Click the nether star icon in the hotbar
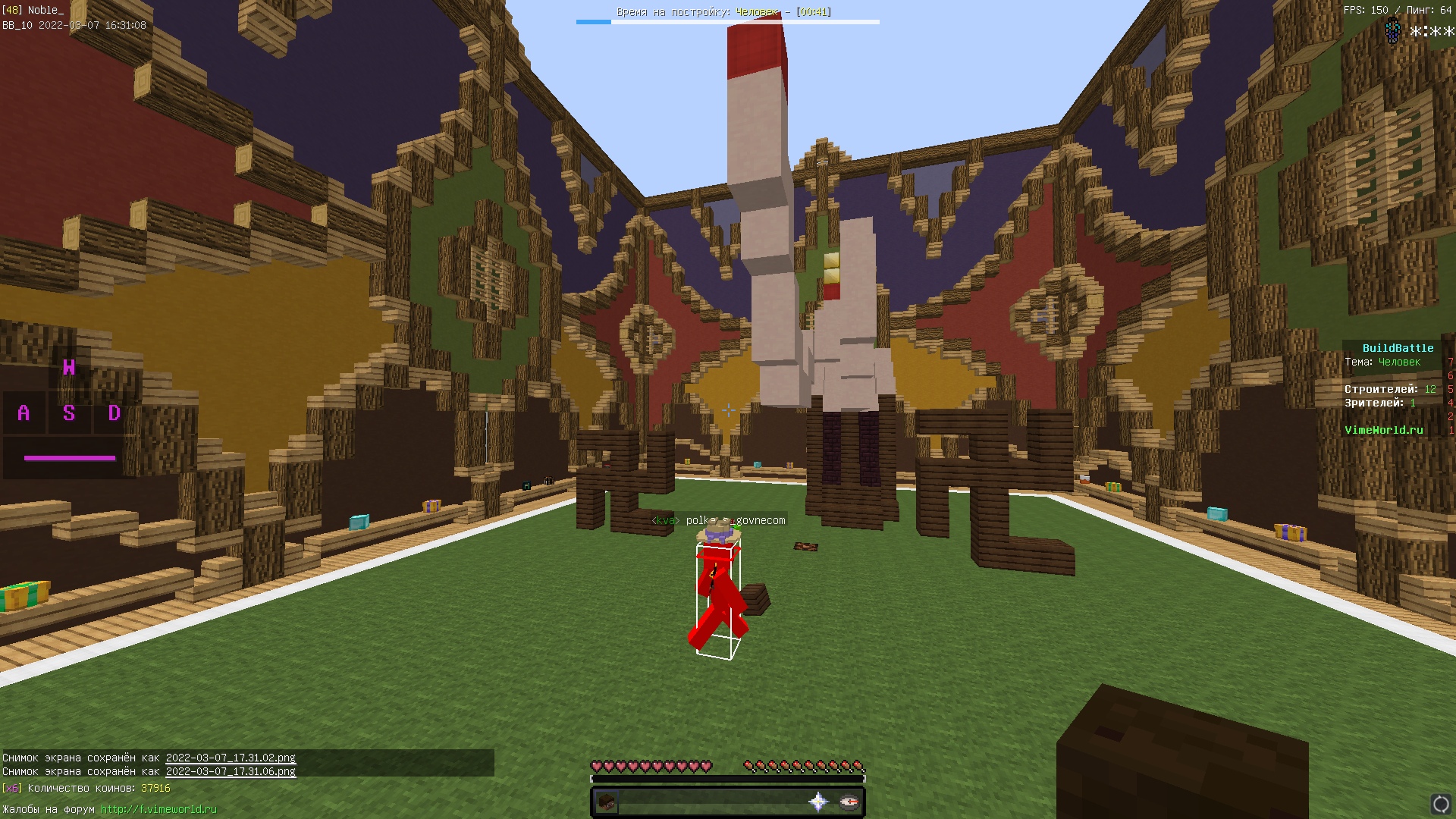1456x819 pixels. [819, 802]
